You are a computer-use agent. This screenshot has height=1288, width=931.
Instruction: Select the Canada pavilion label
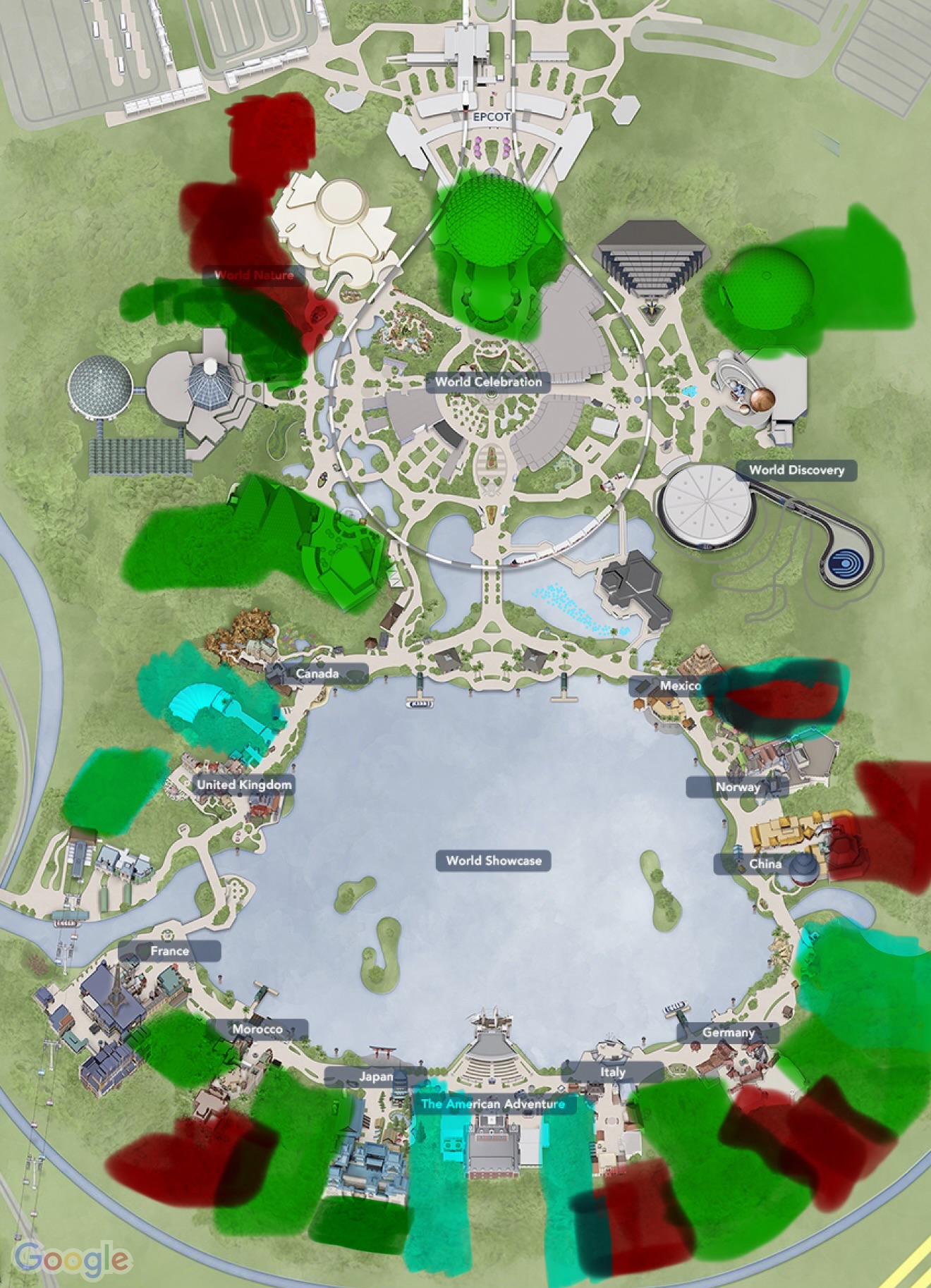[x=317, y=674]
